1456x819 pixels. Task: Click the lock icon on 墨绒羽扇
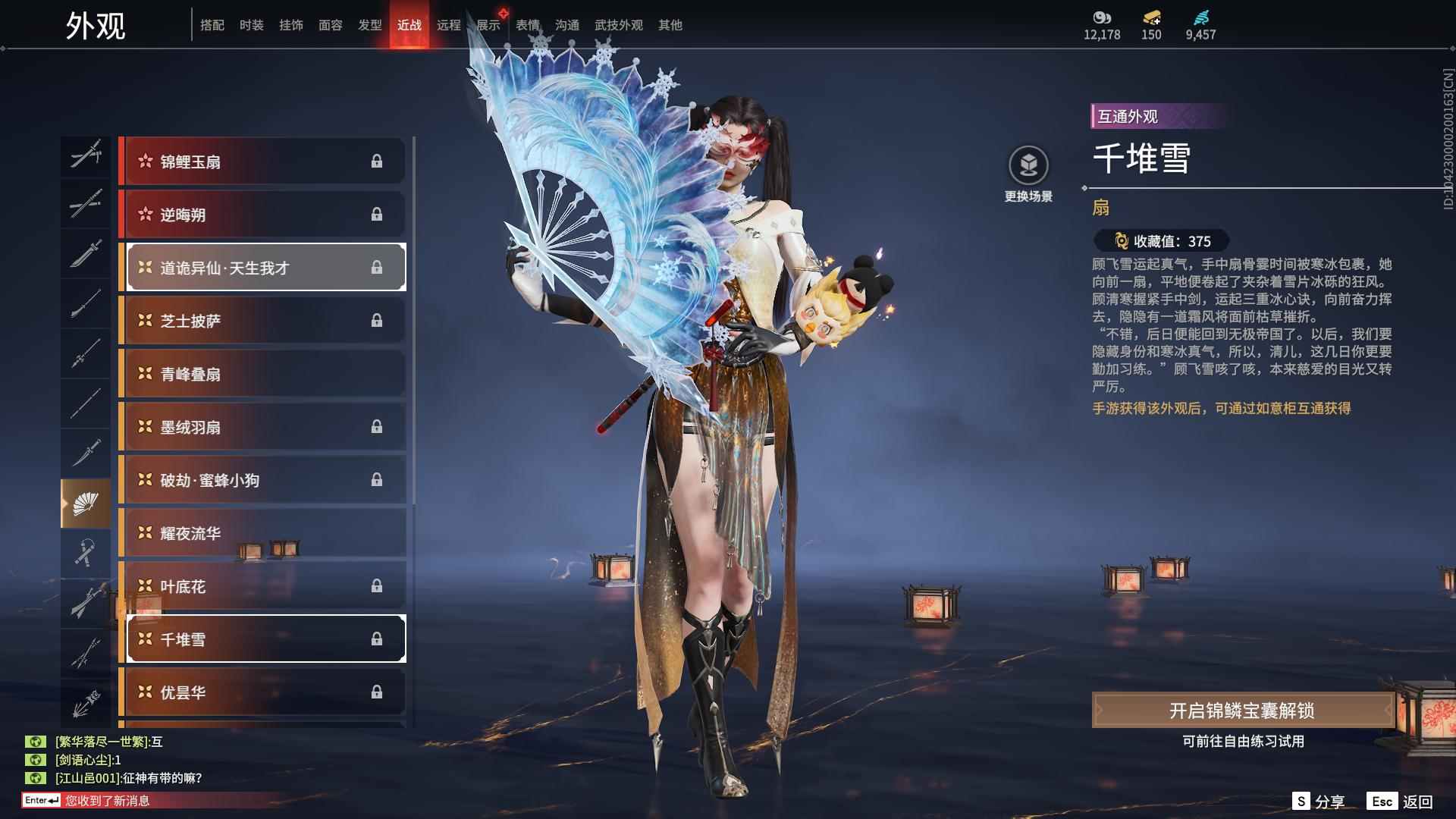(x=377, y=426)
